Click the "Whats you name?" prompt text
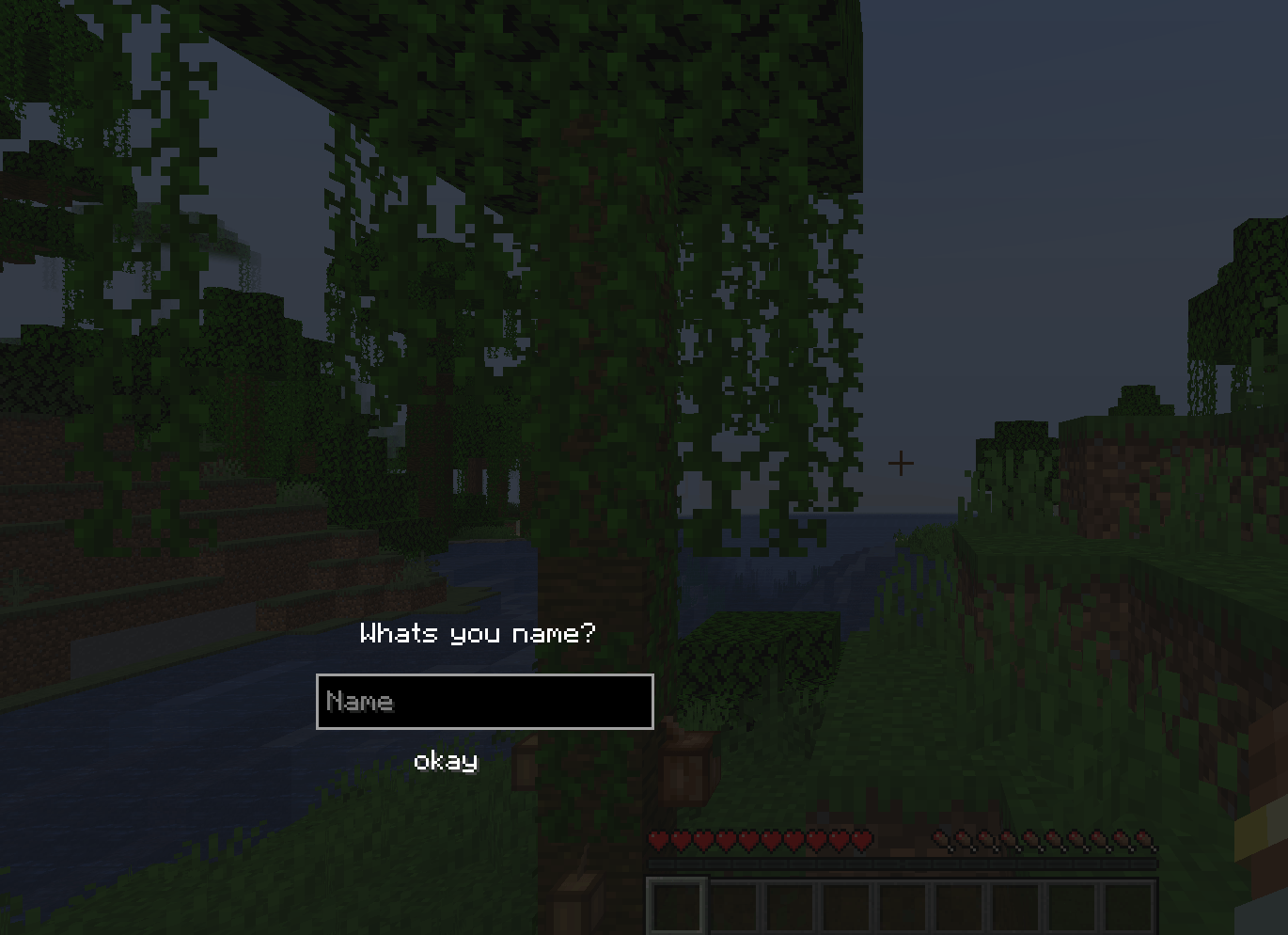 tap(476, 633)
